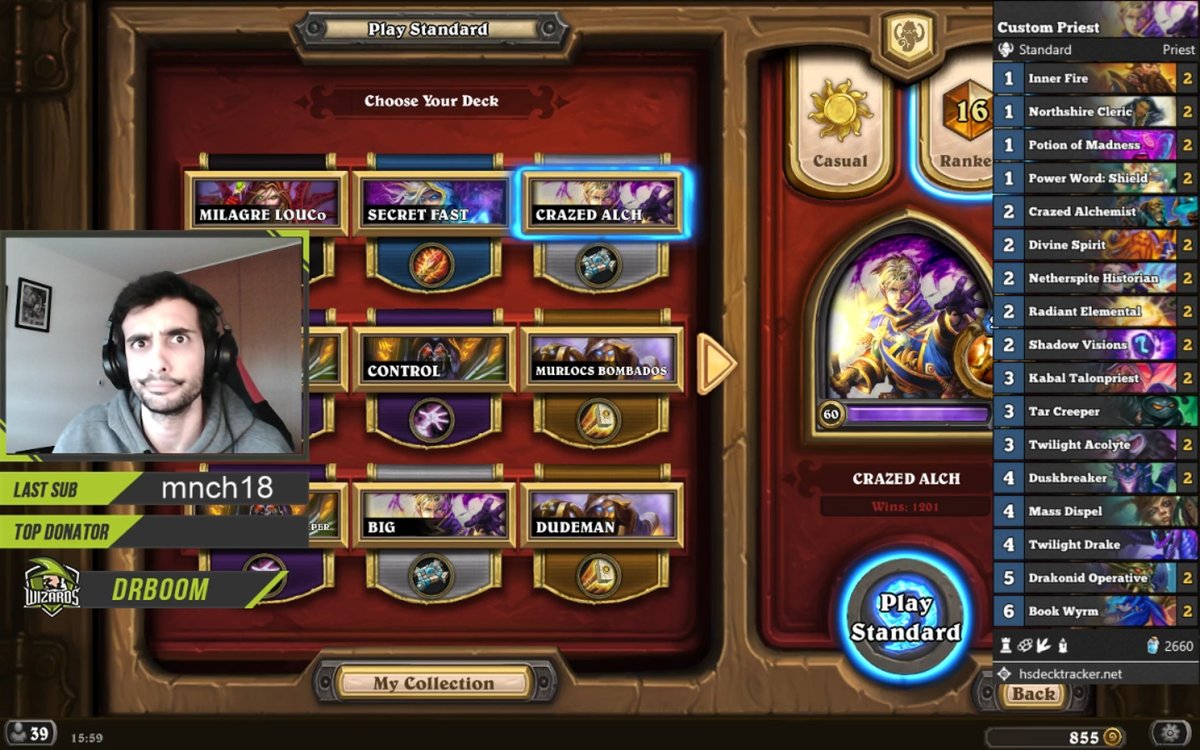Select the BIG deck

pyautogui.click(x=433, y=517)
